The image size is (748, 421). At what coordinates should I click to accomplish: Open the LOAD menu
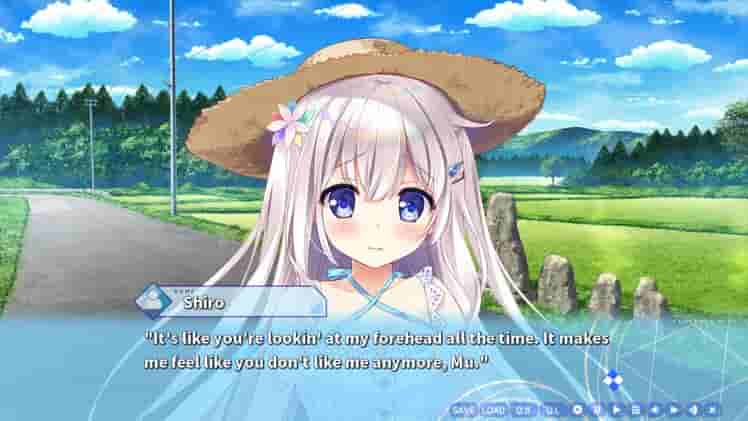pos(493,410)
